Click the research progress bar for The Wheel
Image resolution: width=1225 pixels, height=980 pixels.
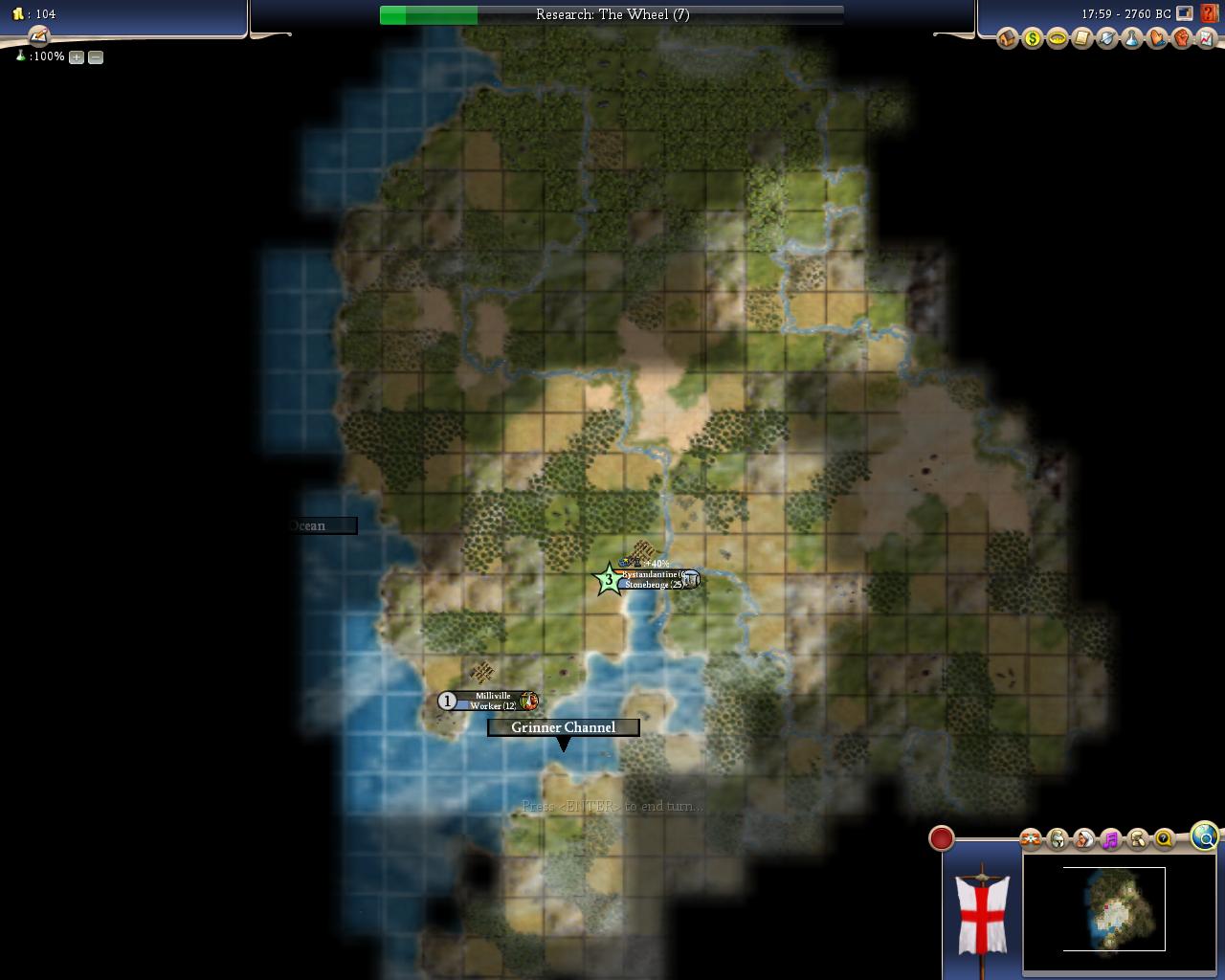click(x=612, y=14)
